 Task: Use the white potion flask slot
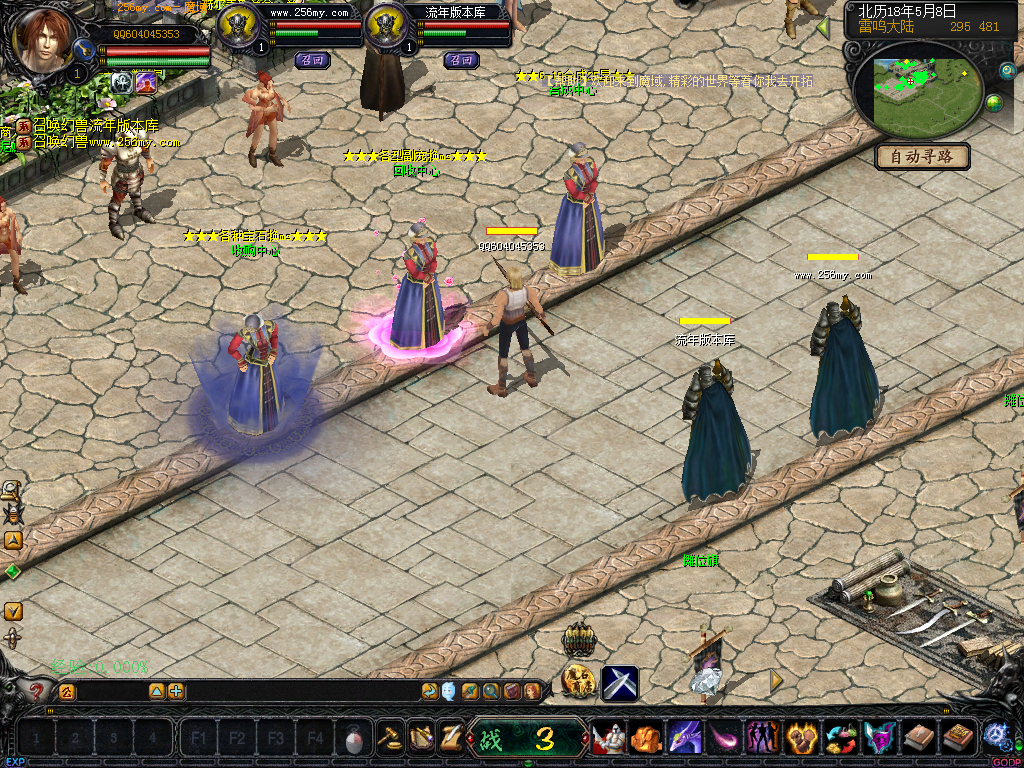click(x=353, y=740)
